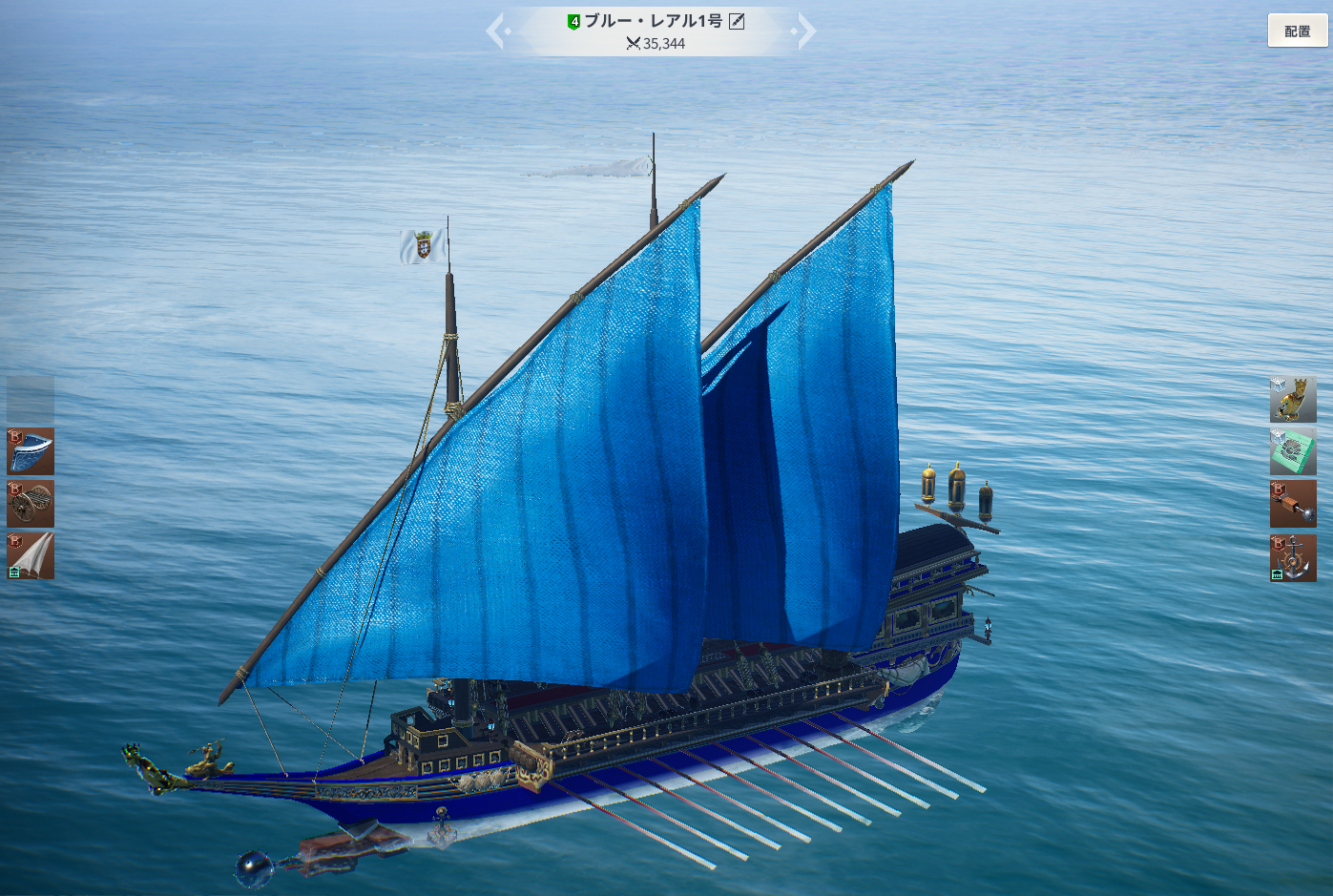Click the empty equipment slot above hull armor

31,399
